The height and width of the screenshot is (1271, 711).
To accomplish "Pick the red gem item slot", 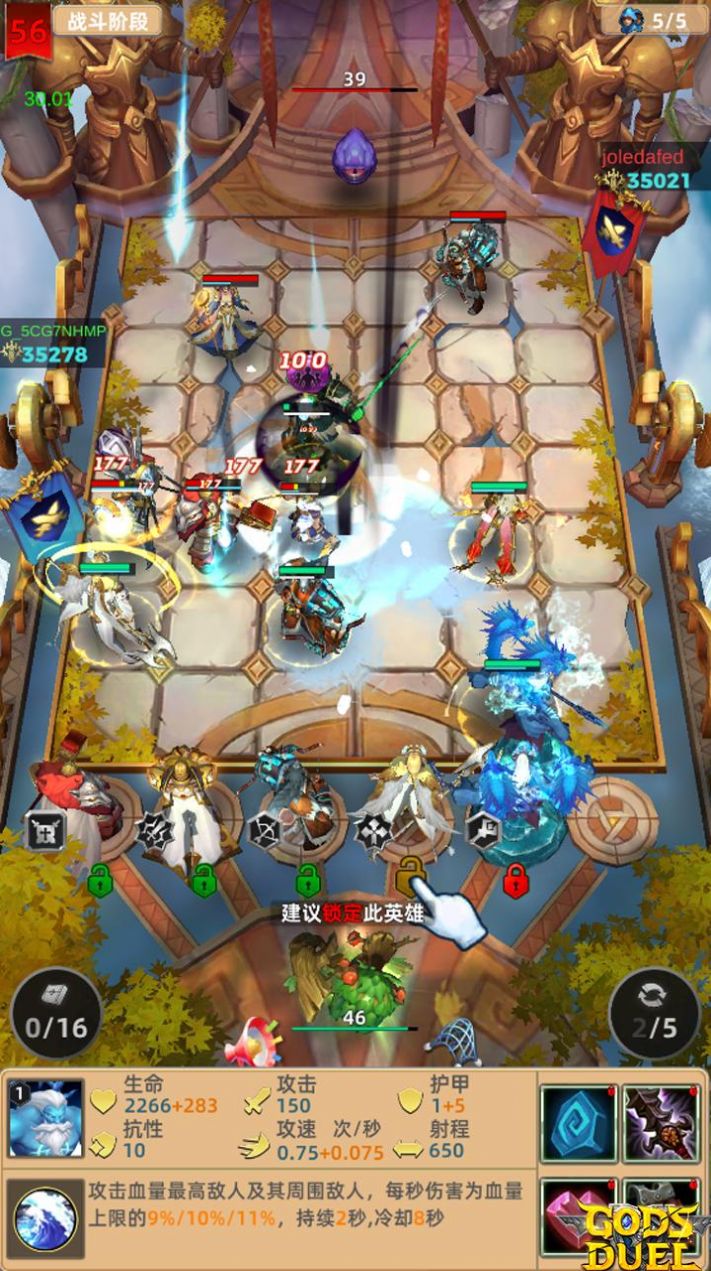I will 579,1213.
